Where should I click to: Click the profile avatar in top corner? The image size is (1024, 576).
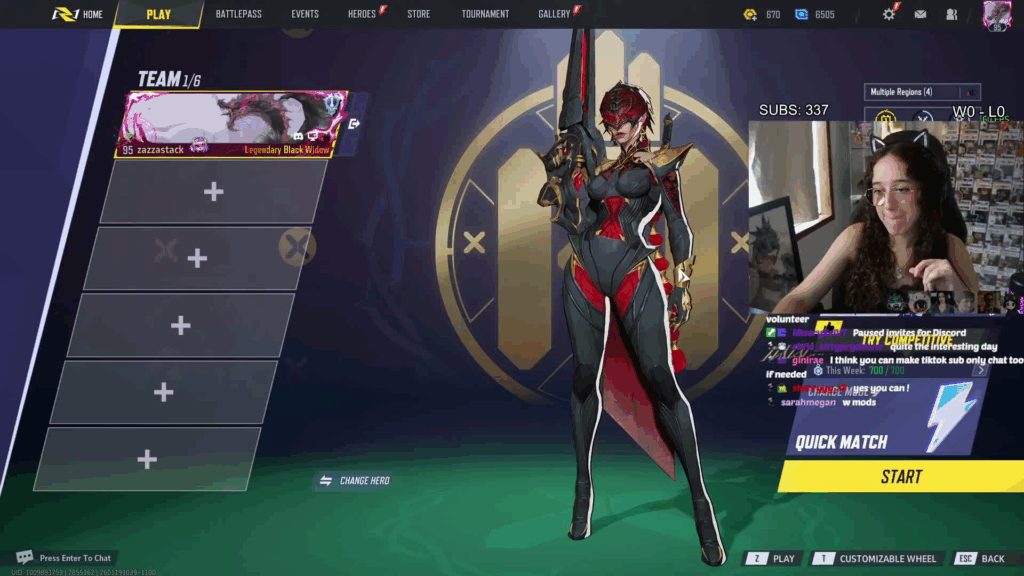pos(996,14)
